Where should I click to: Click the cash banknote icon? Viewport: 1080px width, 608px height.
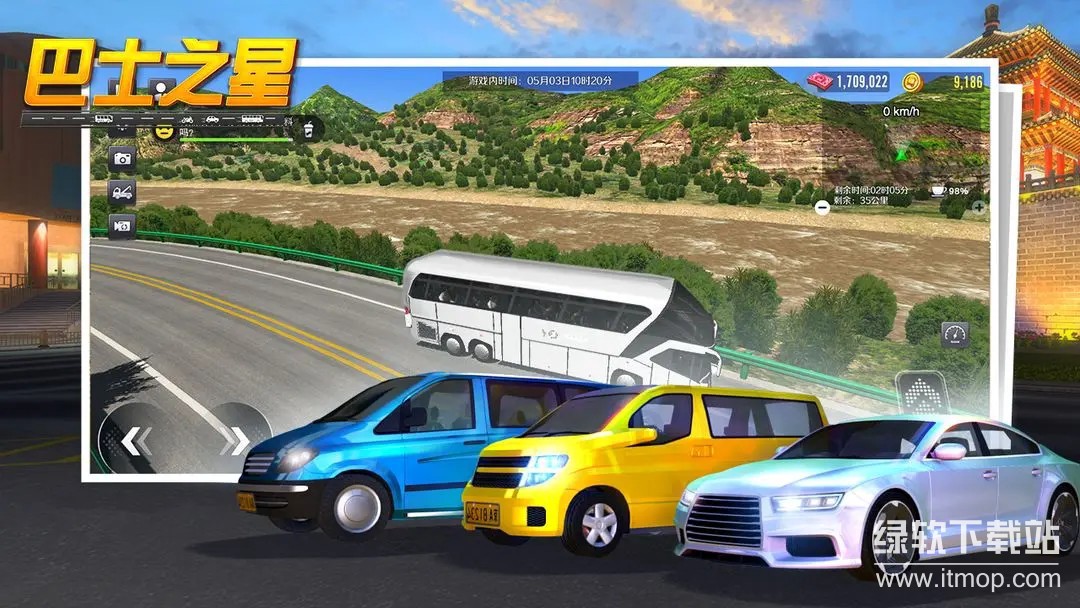821,81
